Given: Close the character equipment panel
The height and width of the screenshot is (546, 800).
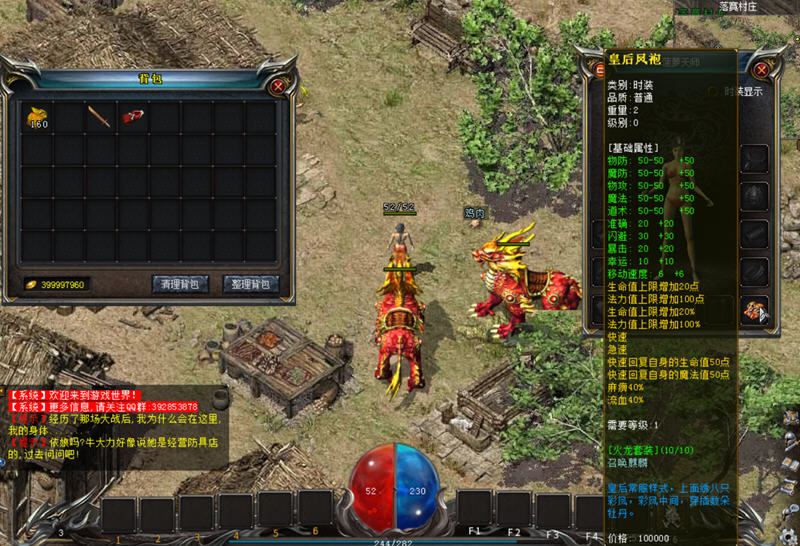Looking at the screenshot, I should [x=762, y=71].
